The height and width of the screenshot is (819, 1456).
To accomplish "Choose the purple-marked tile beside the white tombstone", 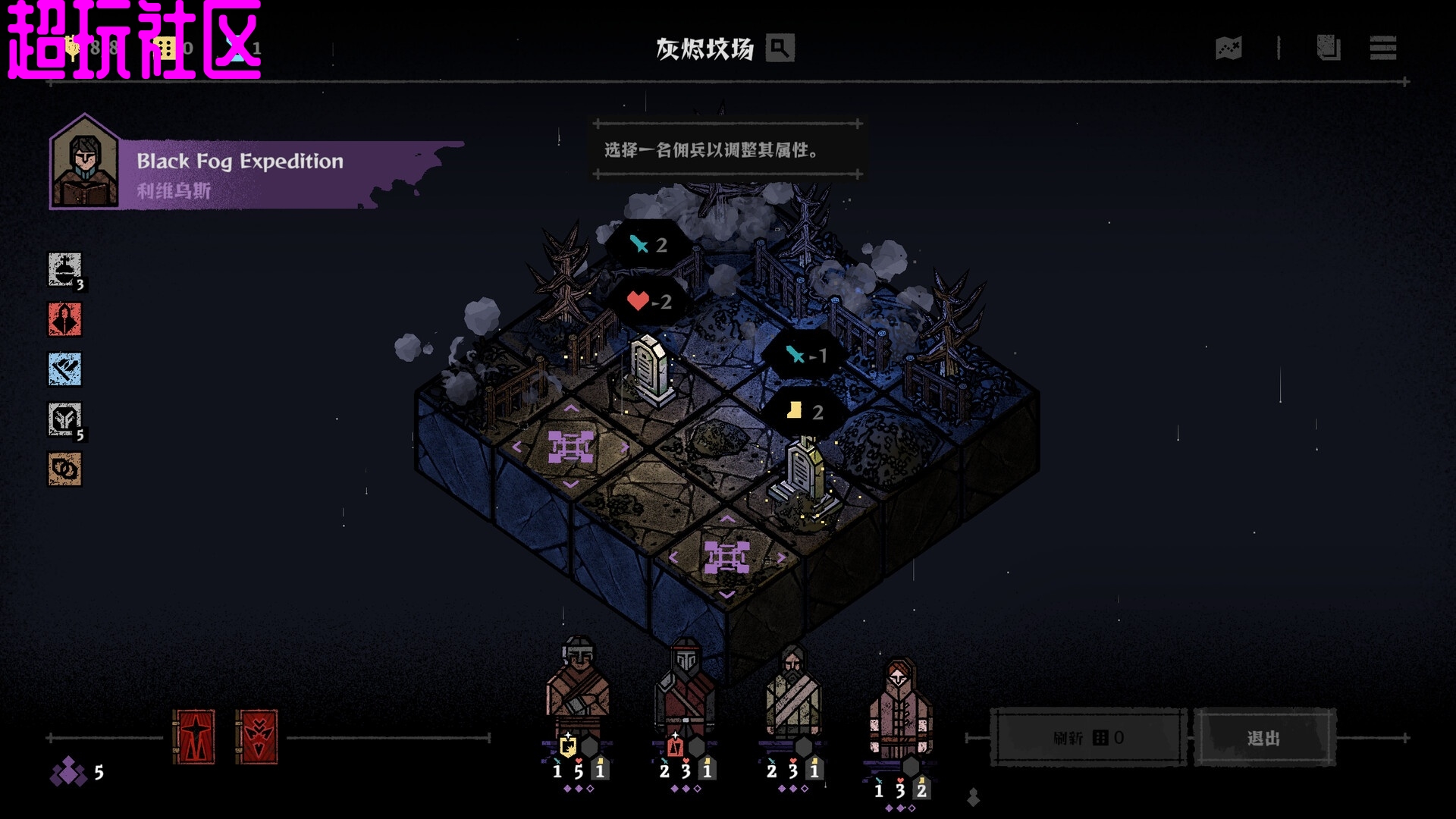I will coord(570,447).
